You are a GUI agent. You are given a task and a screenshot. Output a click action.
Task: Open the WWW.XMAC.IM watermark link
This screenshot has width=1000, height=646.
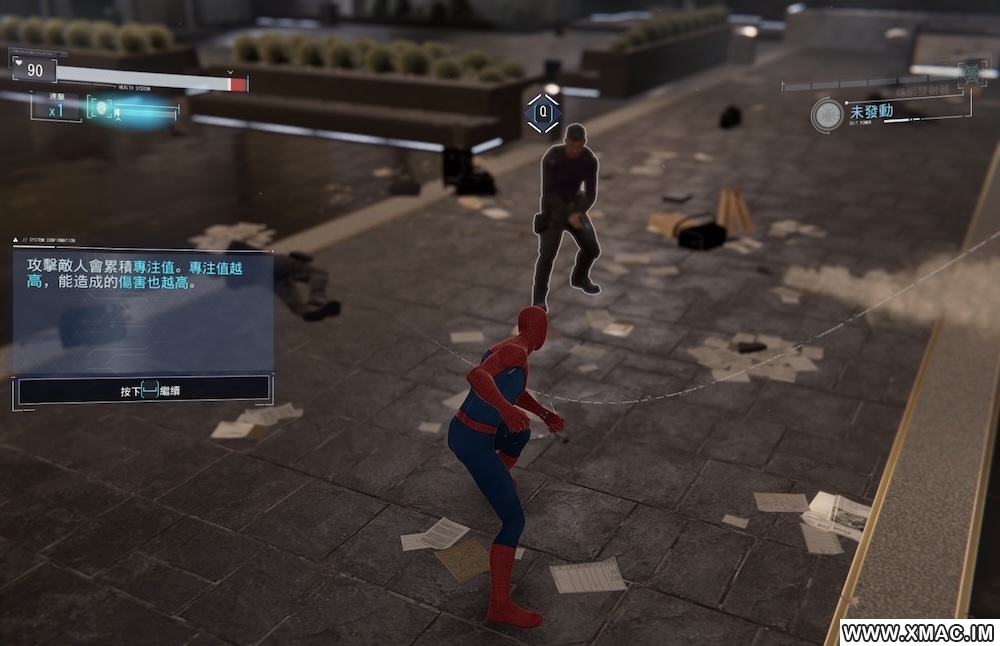tap(918, 633)
